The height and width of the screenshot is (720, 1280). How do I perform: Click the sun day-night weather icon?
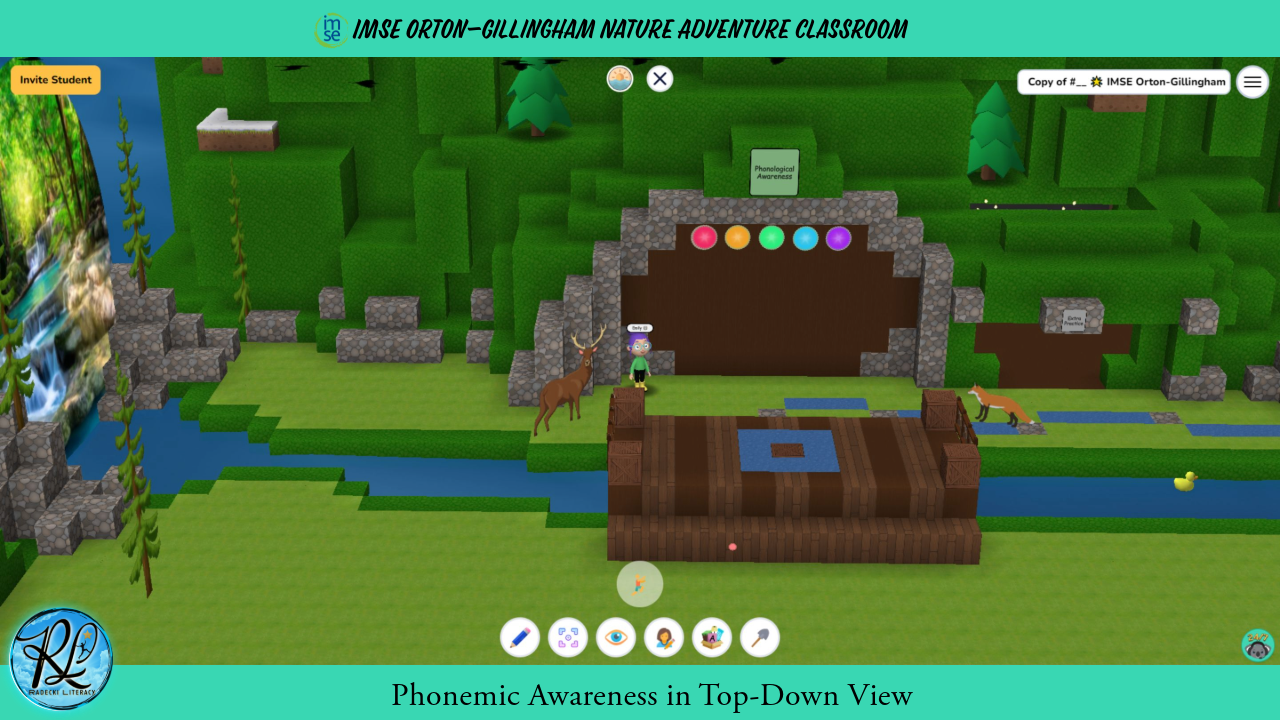[620, 78]
